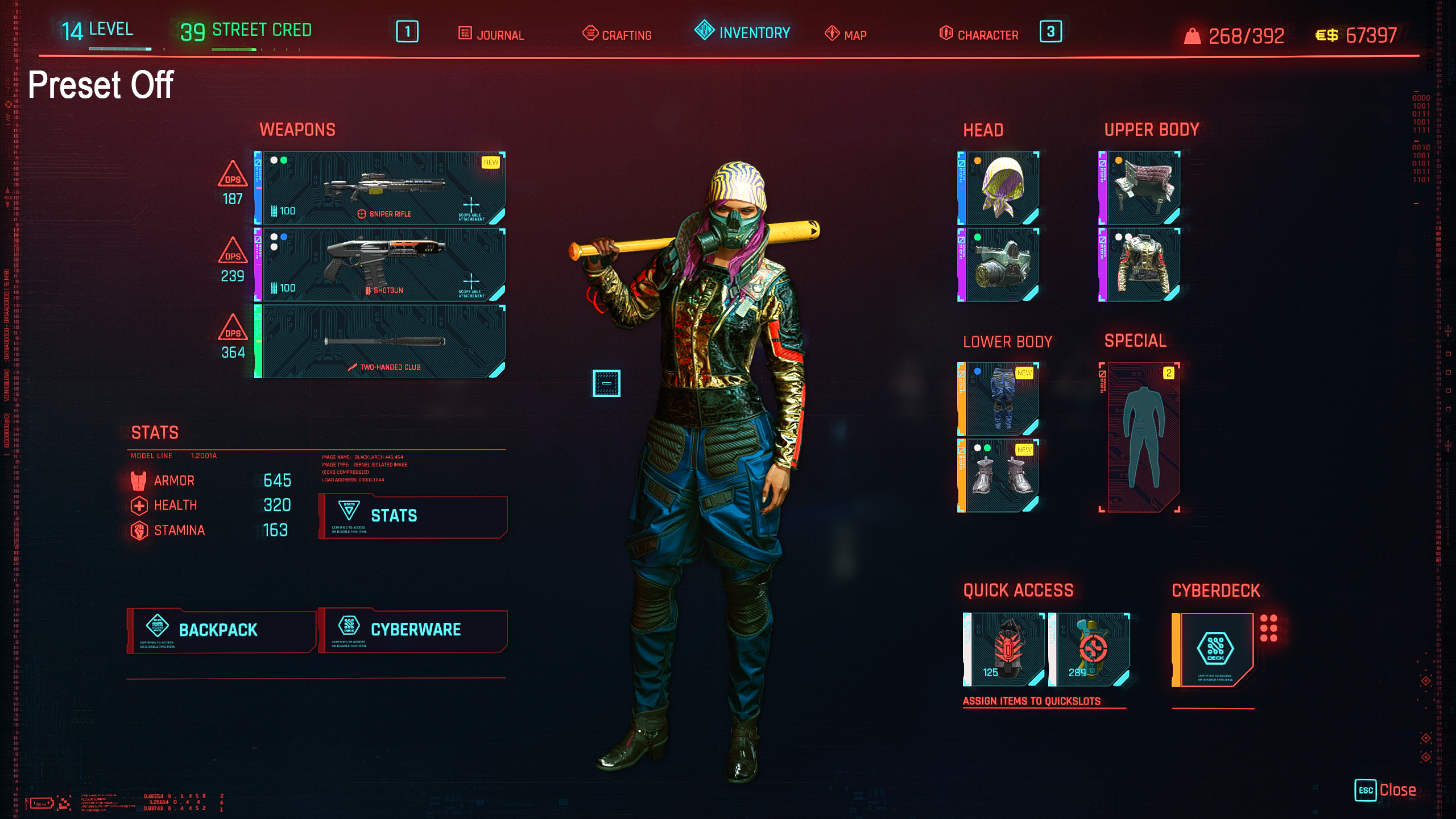
Task: Open the Backpack
Action: [x=221, y=630]
